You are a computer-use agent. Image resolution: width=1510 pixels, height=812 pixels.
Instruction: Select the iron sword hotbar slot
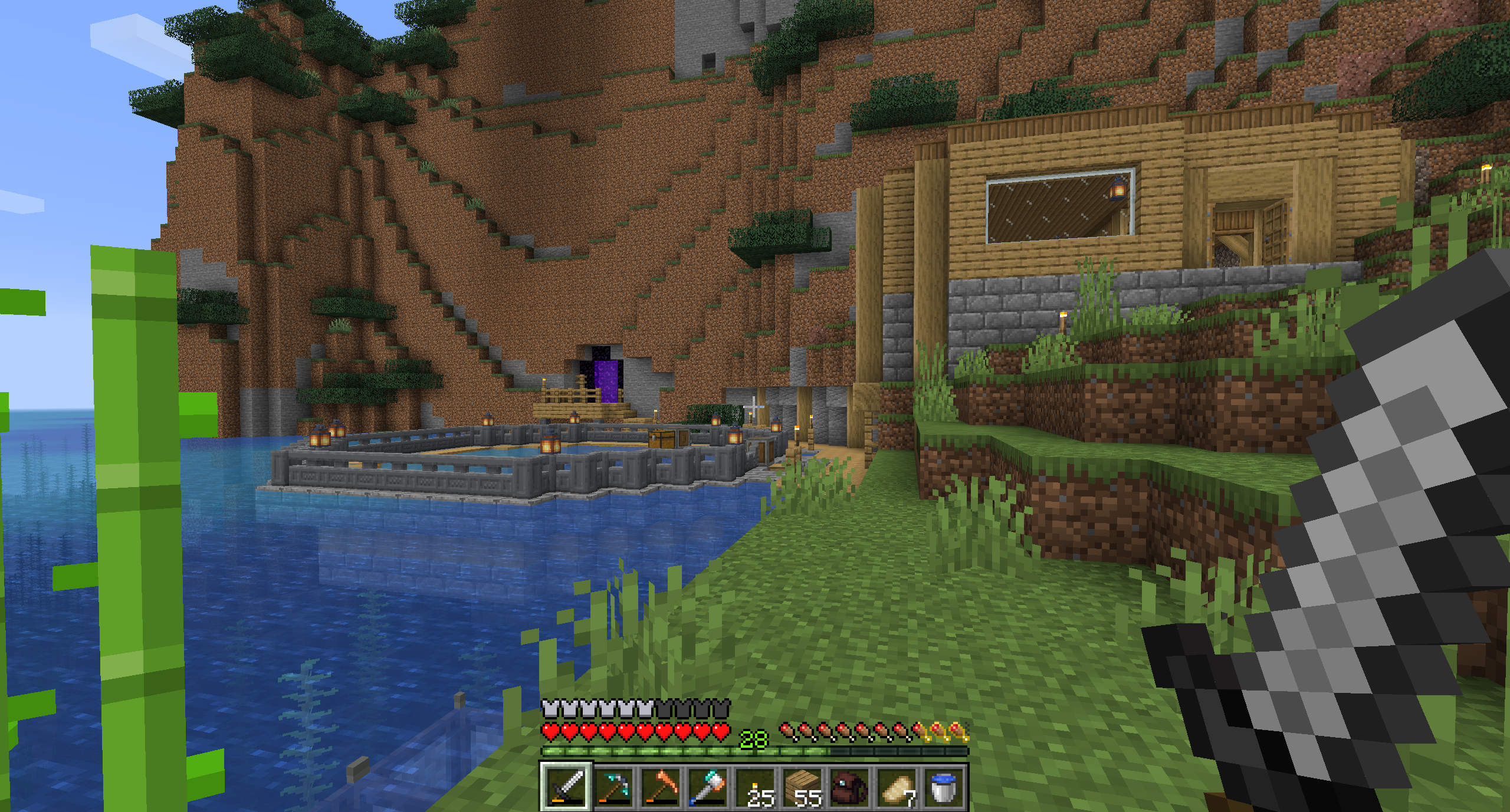(566, 786)
